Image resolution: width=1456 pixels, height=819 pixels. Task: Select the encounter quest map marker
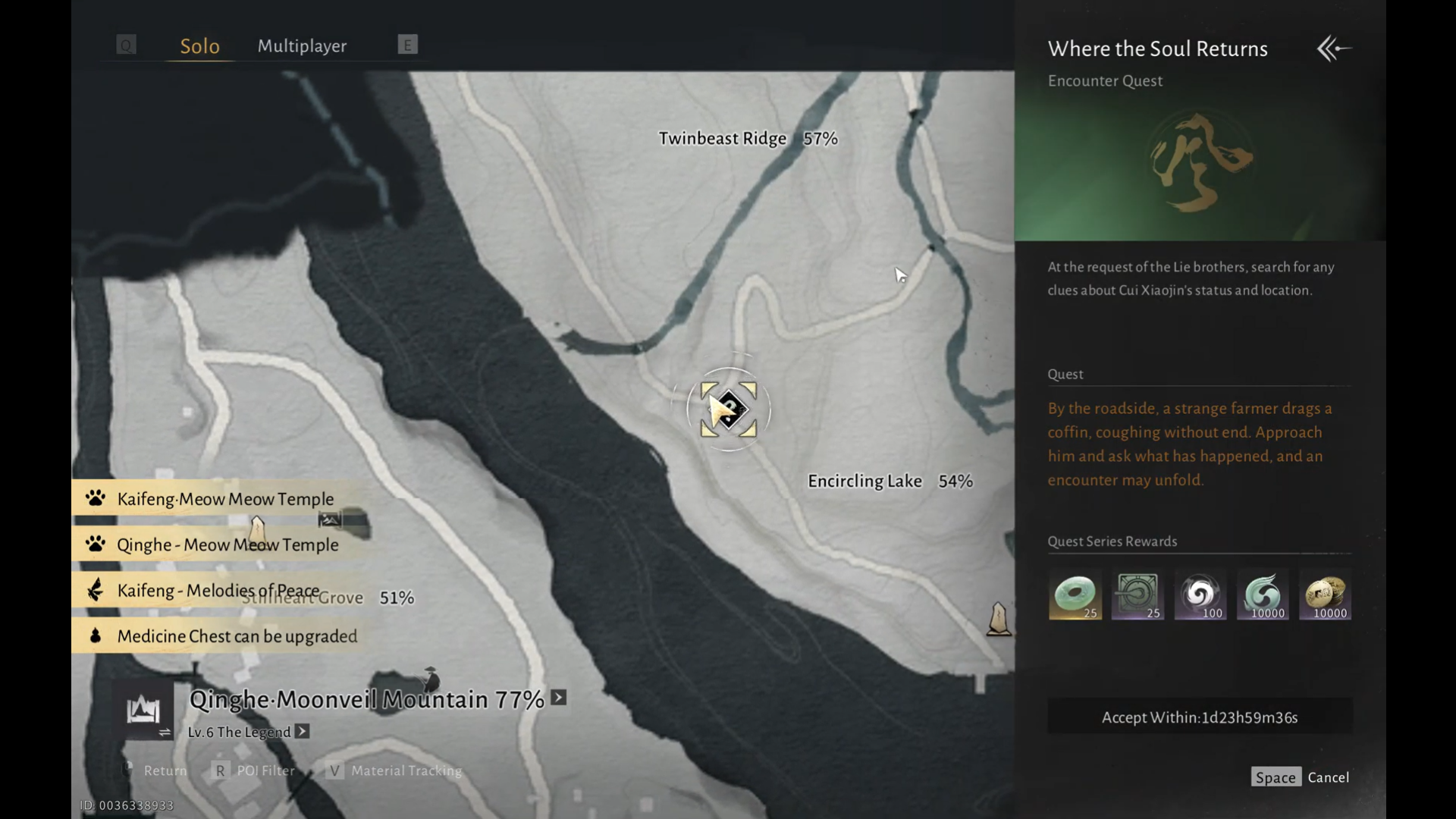[x=728, y=409]
